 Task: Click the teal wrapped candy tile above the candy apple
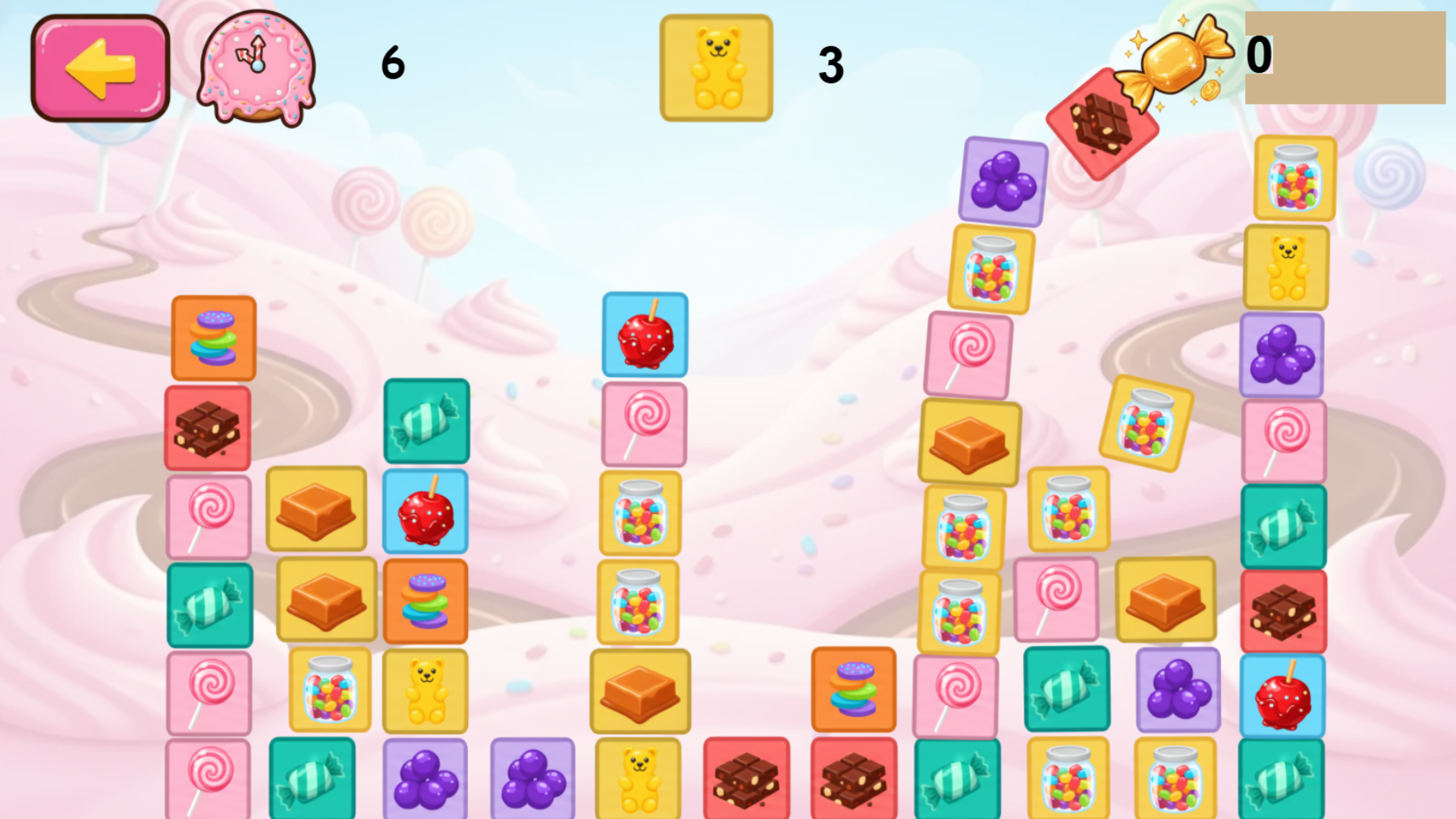pos(425,423)
